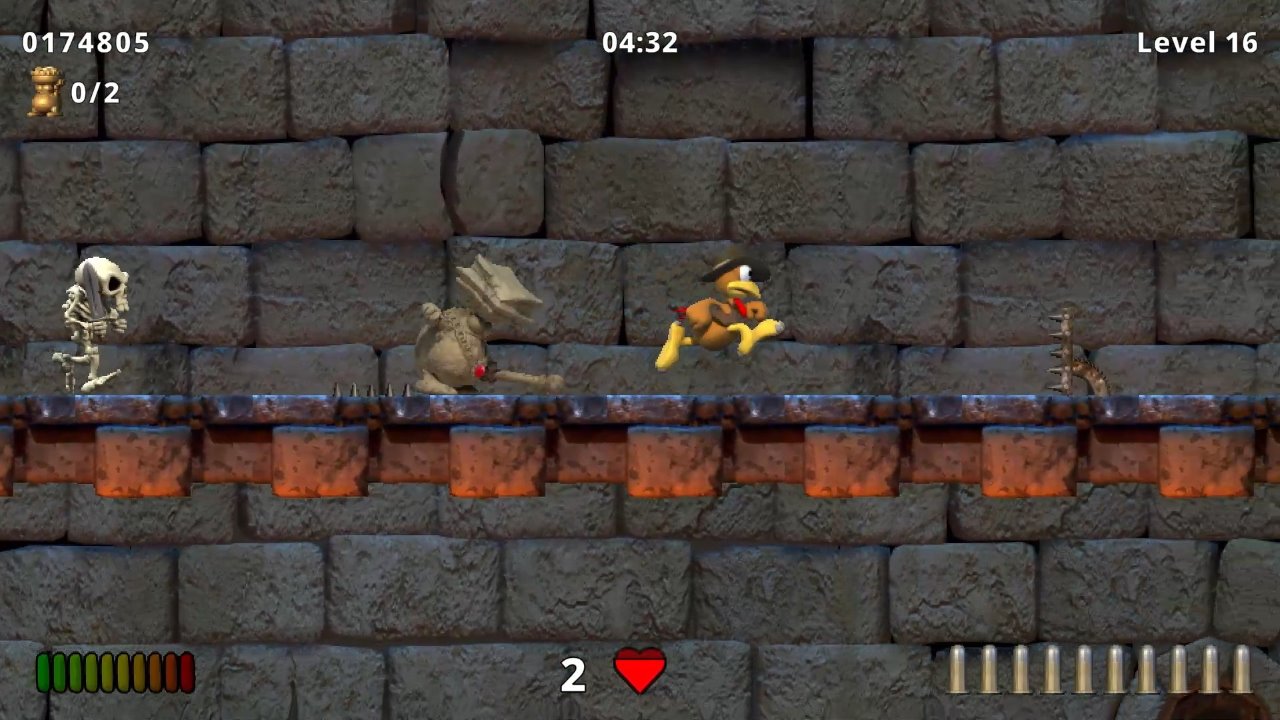Select the small floor spikes near the mummy
The image size is (1280, 720).
click(x=370, y=390)
